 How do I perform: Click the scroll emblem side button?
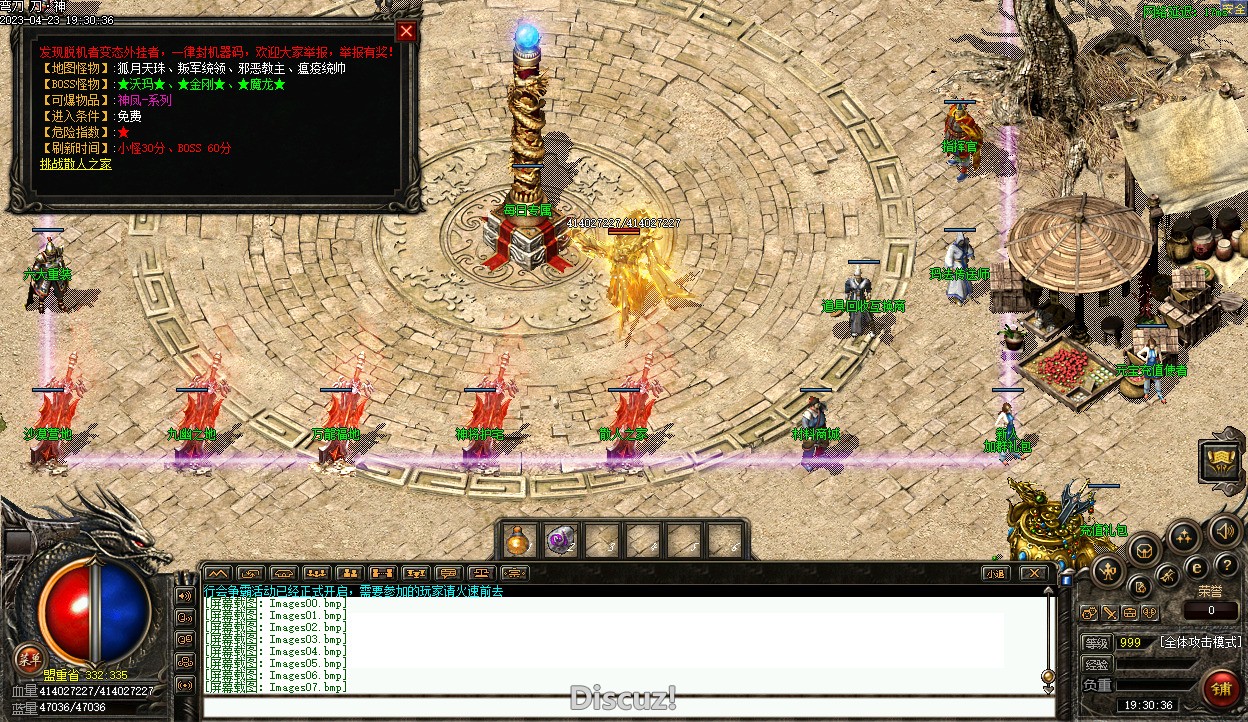(x=1221, y=462)
